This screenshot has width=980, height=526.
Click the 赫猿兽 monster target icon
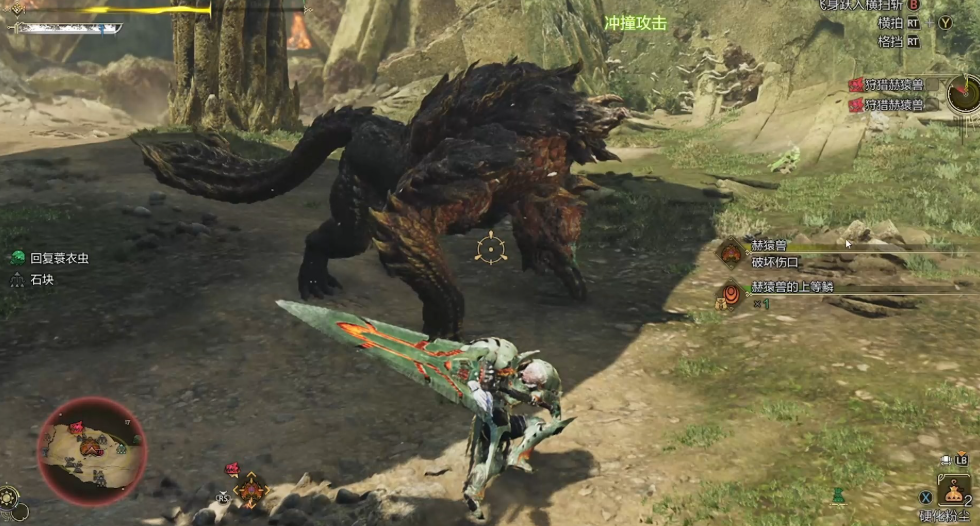coord(732,254)
